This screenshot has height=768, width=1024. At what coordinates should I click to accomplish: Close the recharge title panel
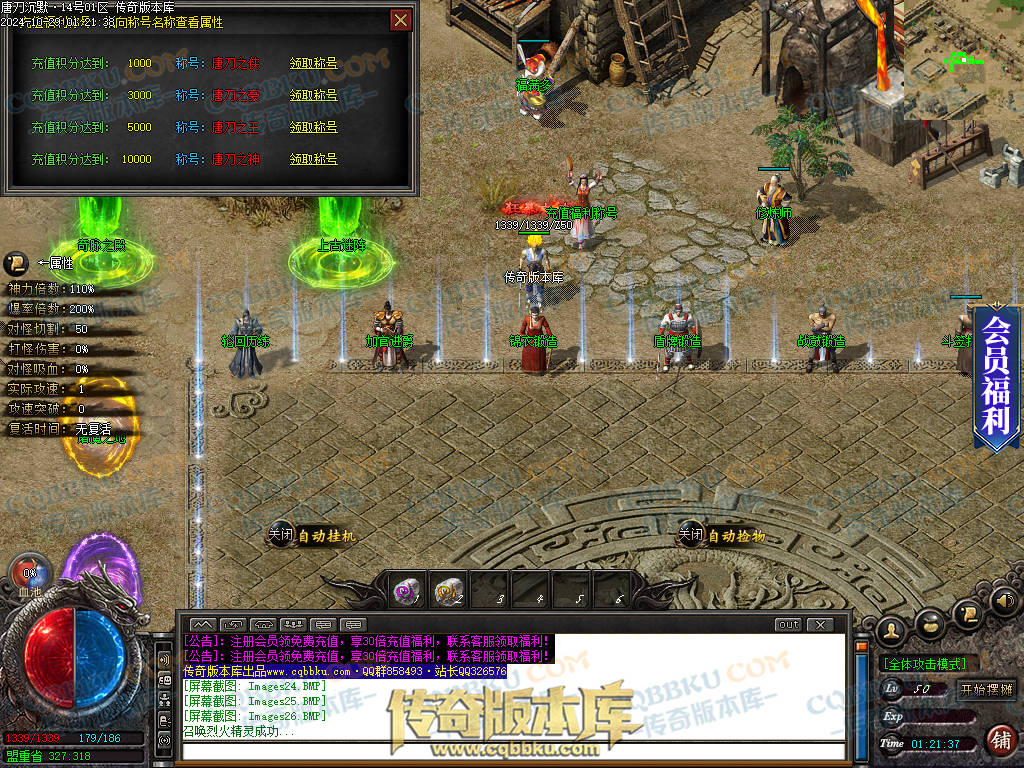400,20
